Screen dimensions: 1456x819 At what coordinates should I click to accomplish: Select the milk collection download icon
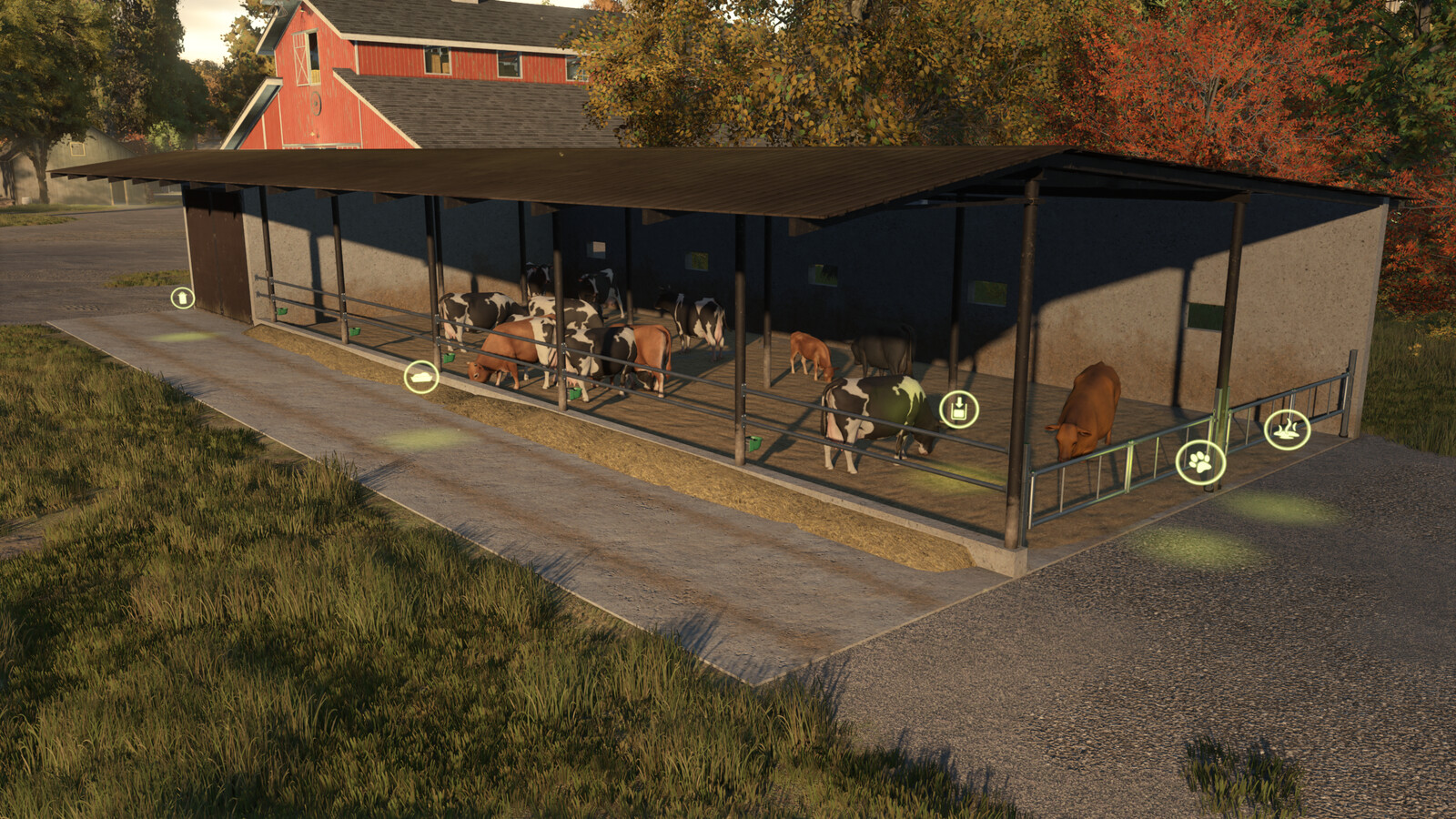(x=959, y=409)
